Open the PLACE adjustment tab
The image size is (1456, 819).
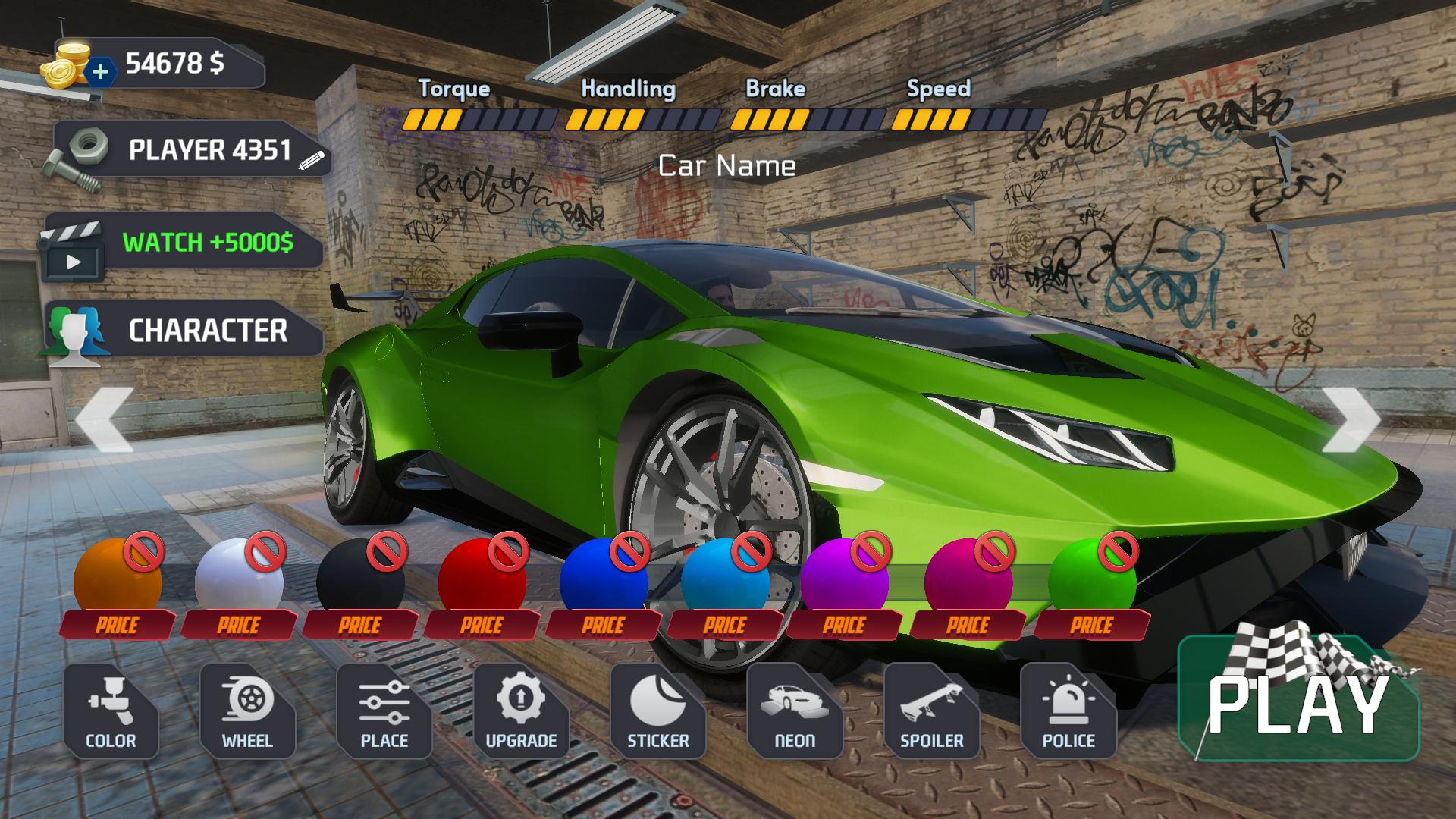click(x=384, y=711)
